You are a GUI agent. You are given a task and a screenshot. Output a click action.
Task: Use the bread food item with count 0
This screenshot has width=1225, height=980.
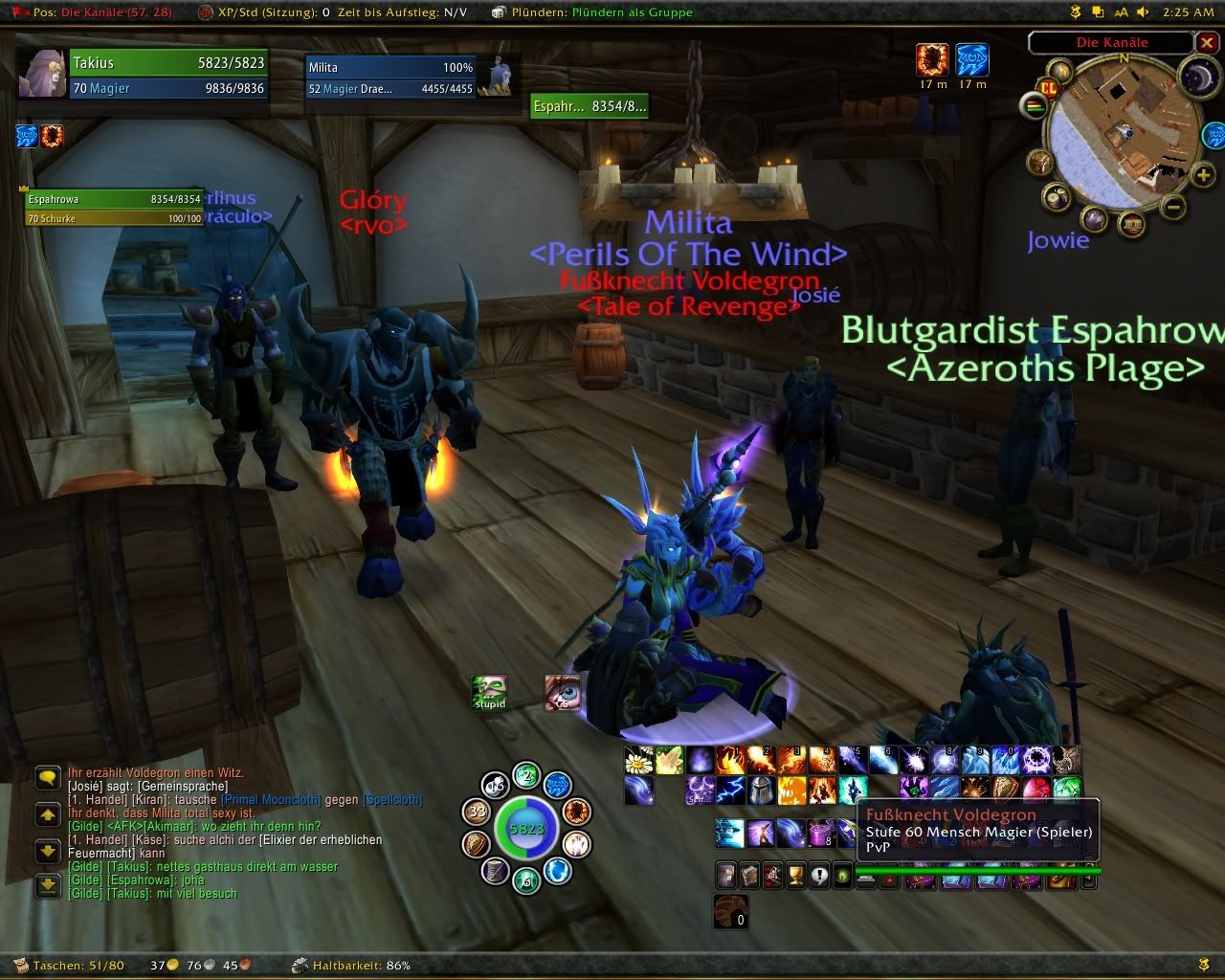click(x=731, y=911)
